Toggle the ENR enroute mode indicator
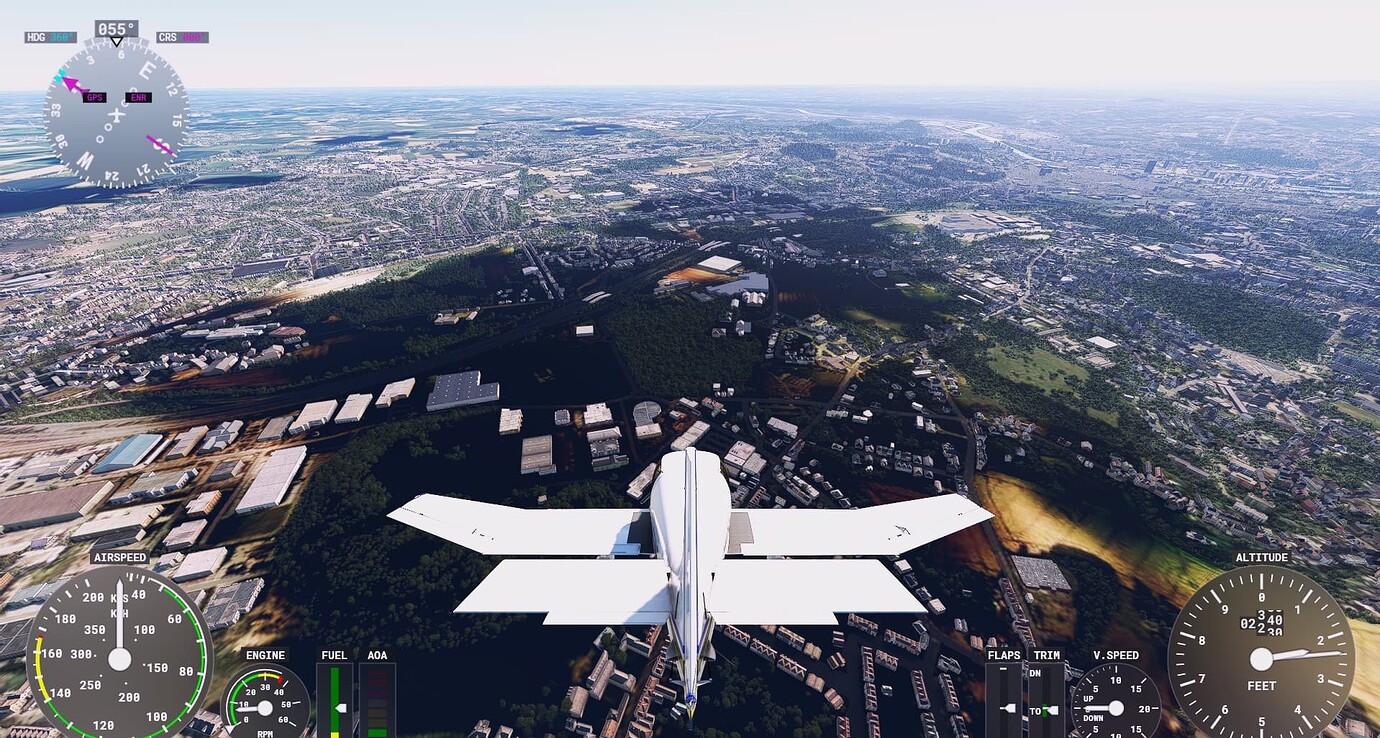The height and width of the screenshot is (738, 1380). pyautogui.click(x=137, y=97)
